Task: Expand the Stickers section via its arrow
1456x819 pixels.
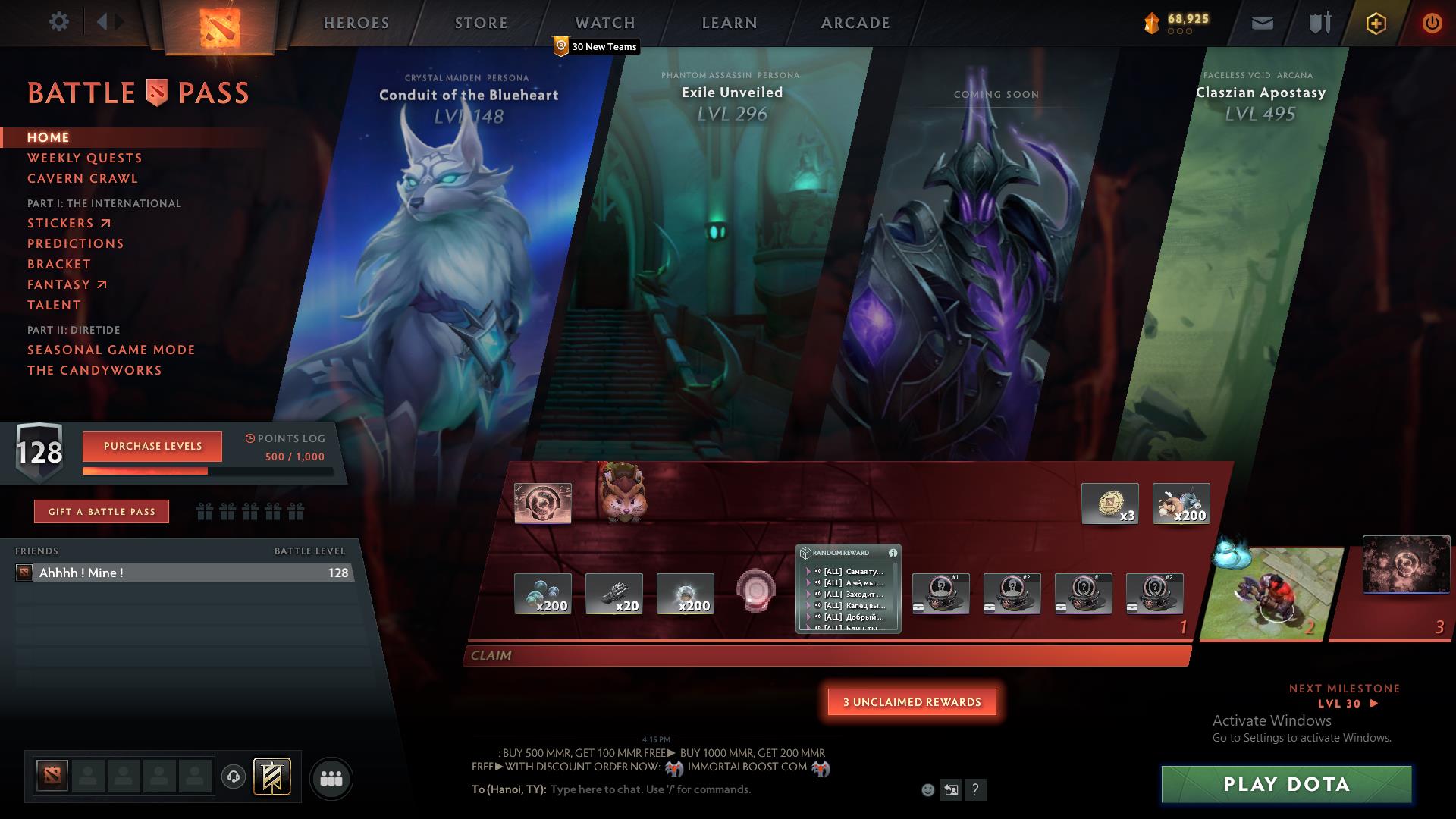Action: (x=106, y=222)
